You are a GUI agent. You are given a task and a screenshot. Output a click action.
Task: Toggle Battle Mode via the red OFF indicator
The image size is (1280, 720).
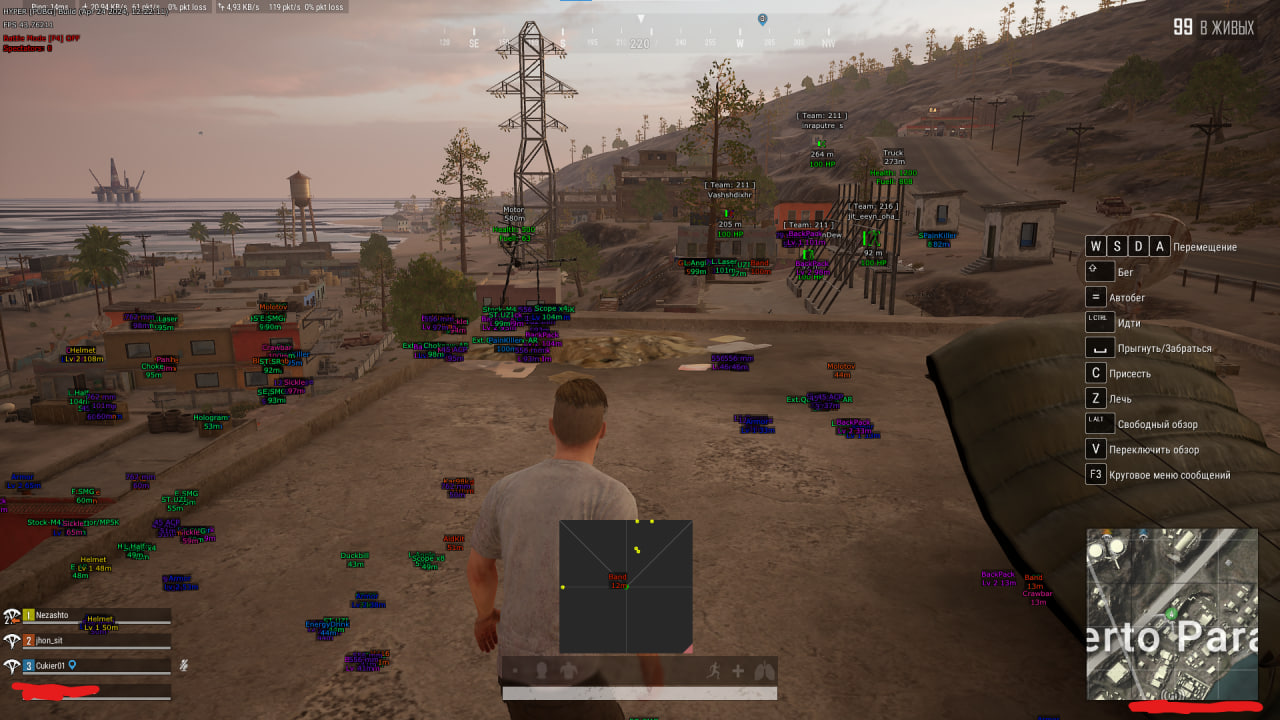(x=72, y=38)
